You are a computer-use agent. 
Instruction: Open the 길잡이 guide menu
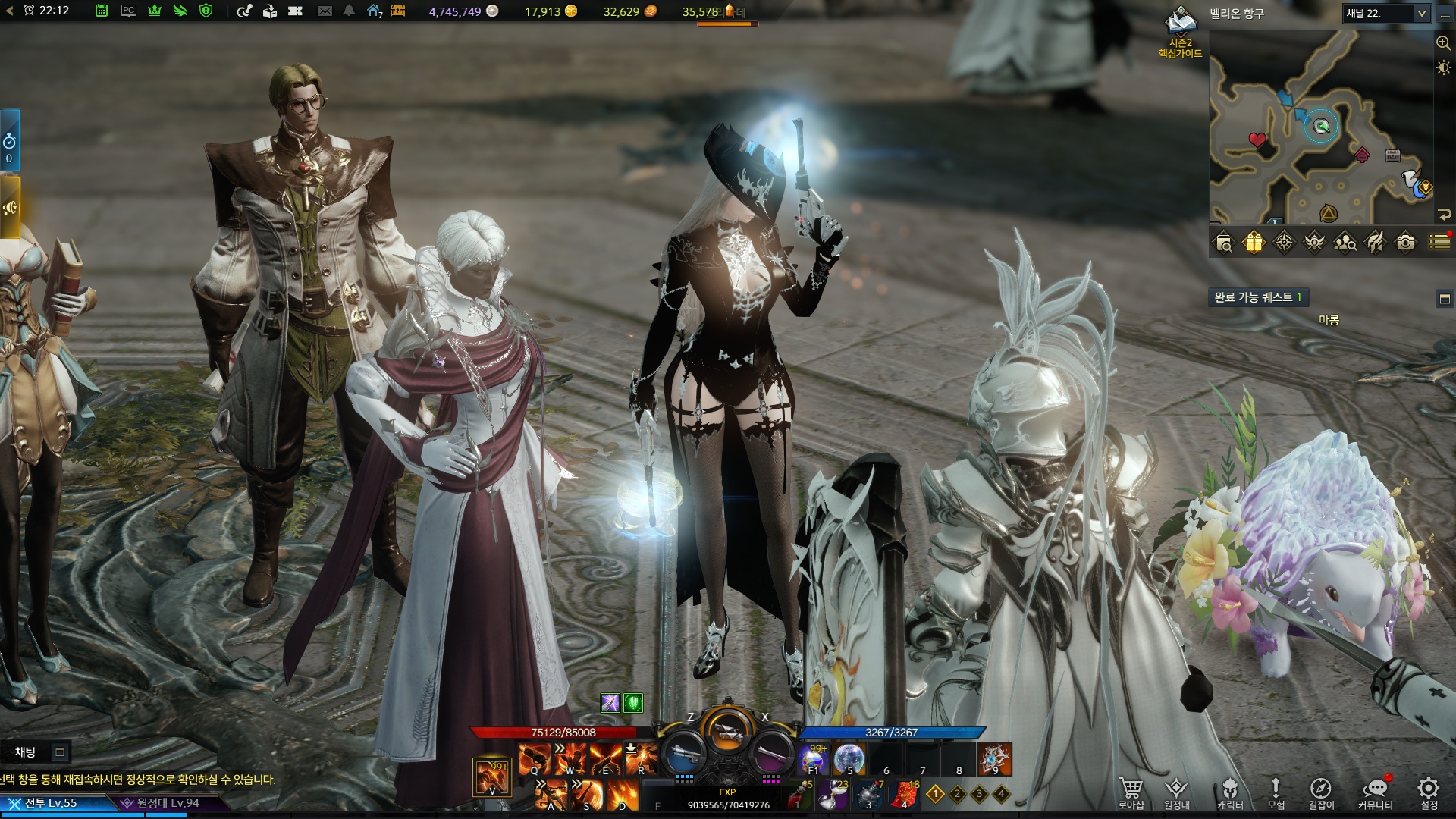coord(1320,792)
